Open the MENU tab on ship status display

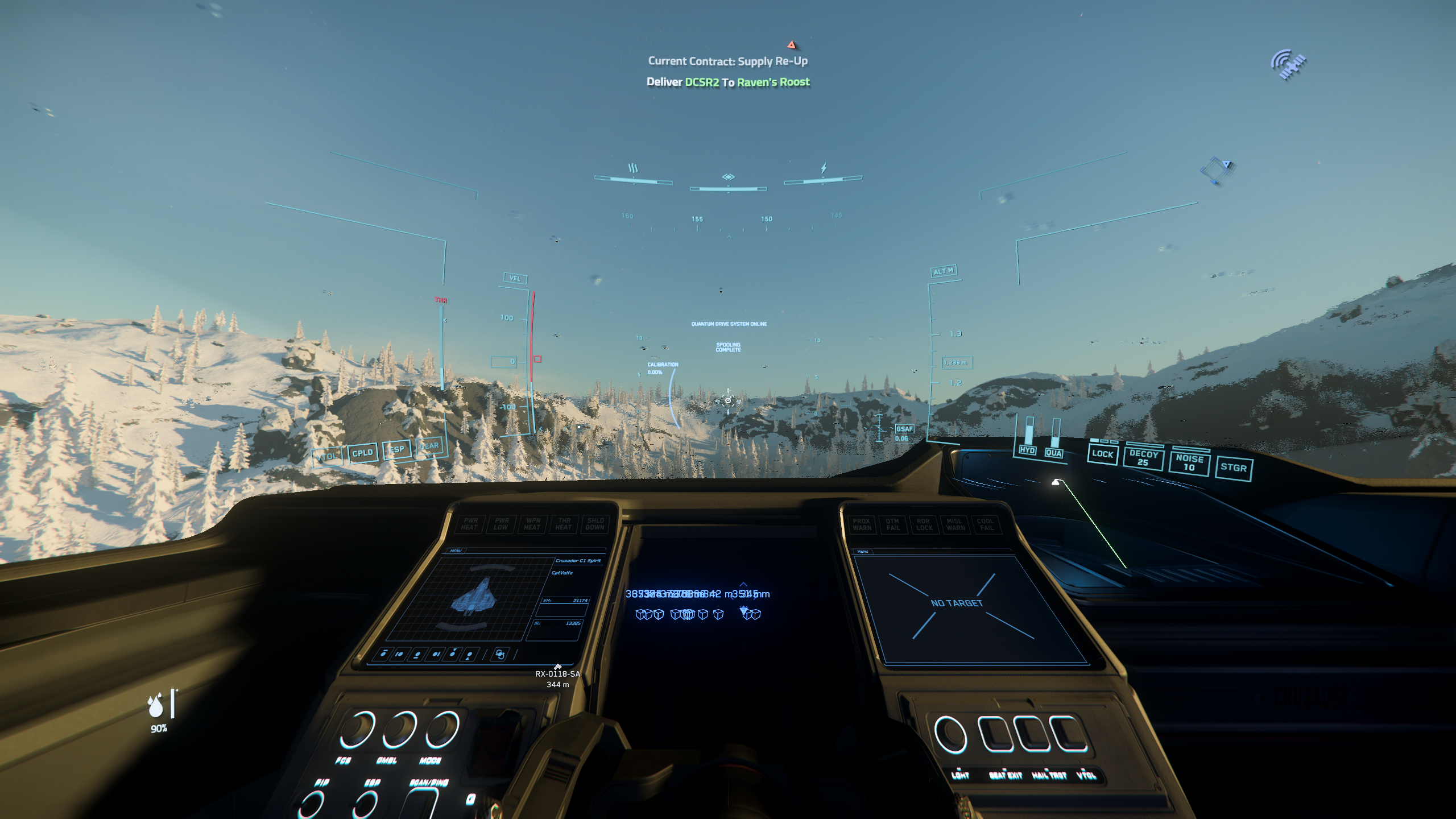coord(456,551)
